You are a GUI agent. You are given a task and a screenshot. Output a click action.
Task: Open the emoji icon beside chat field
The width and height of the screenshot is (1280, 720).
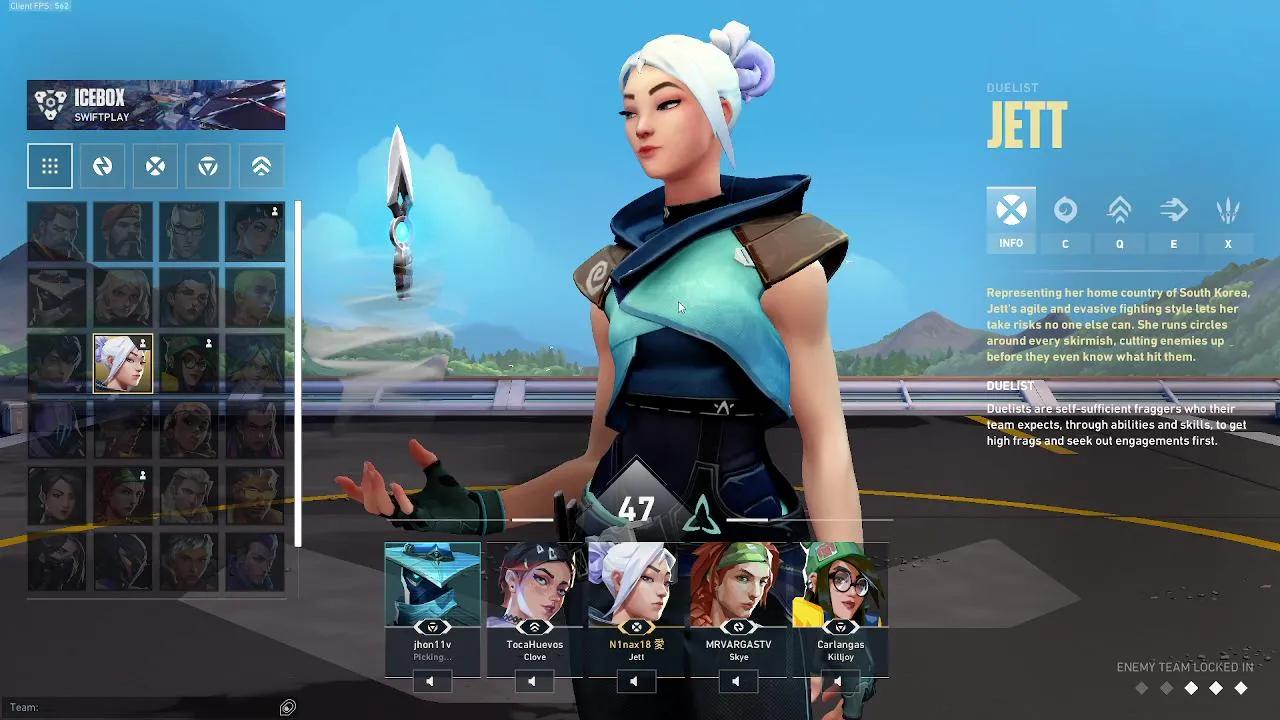(287, 707)
